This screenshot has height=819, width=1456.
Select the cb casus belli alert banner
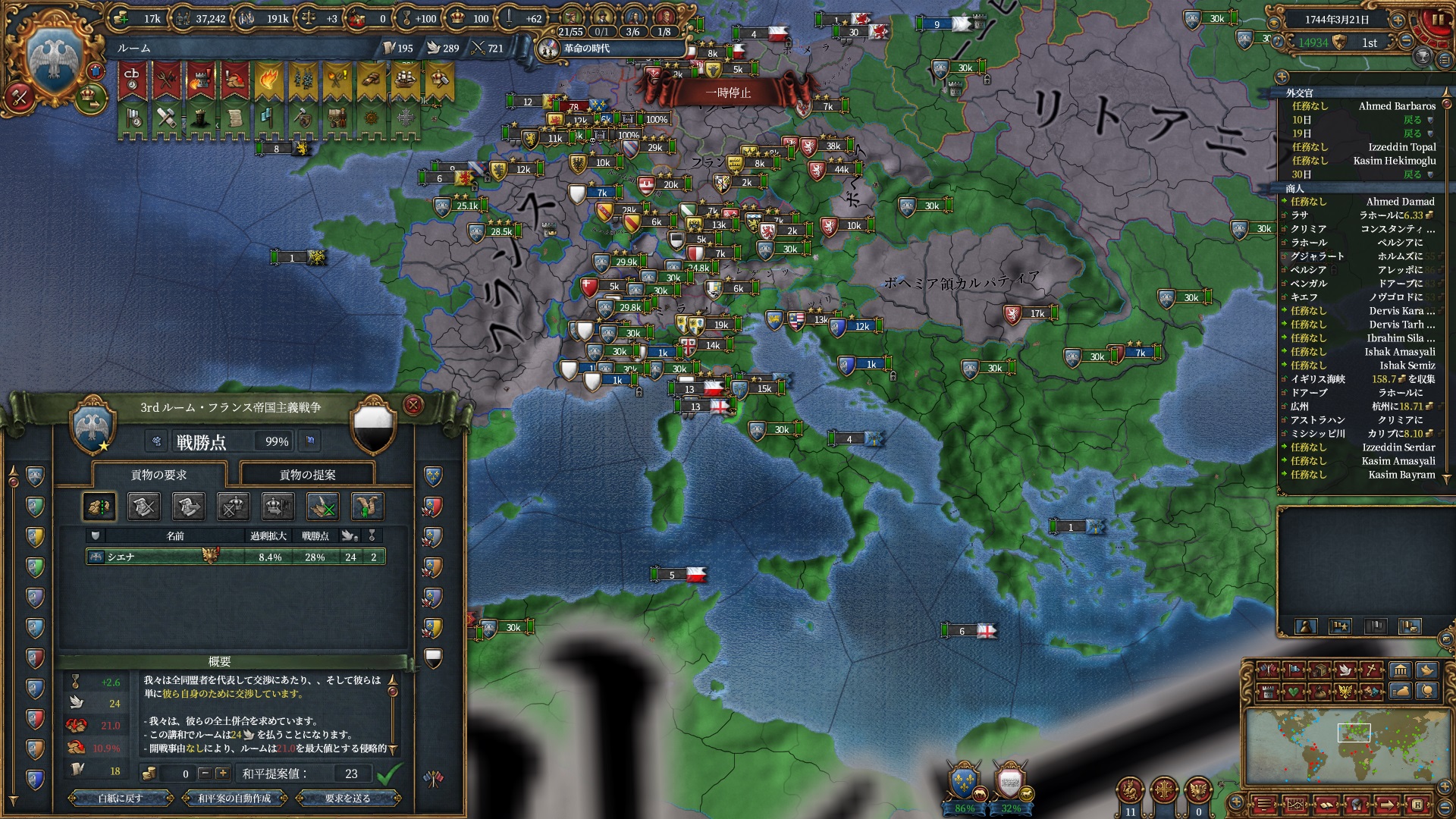pos(132,80)
